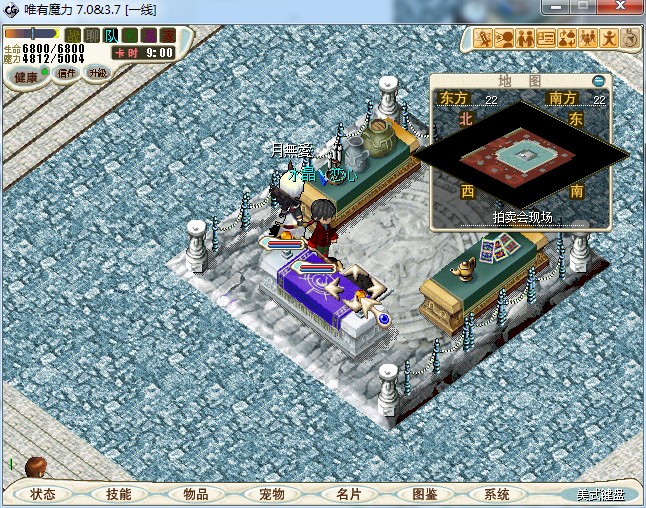Viewport: 646px width, 508px height.
Task: Collapse the 地图 map panel
Action: click(x=598, y=81)
